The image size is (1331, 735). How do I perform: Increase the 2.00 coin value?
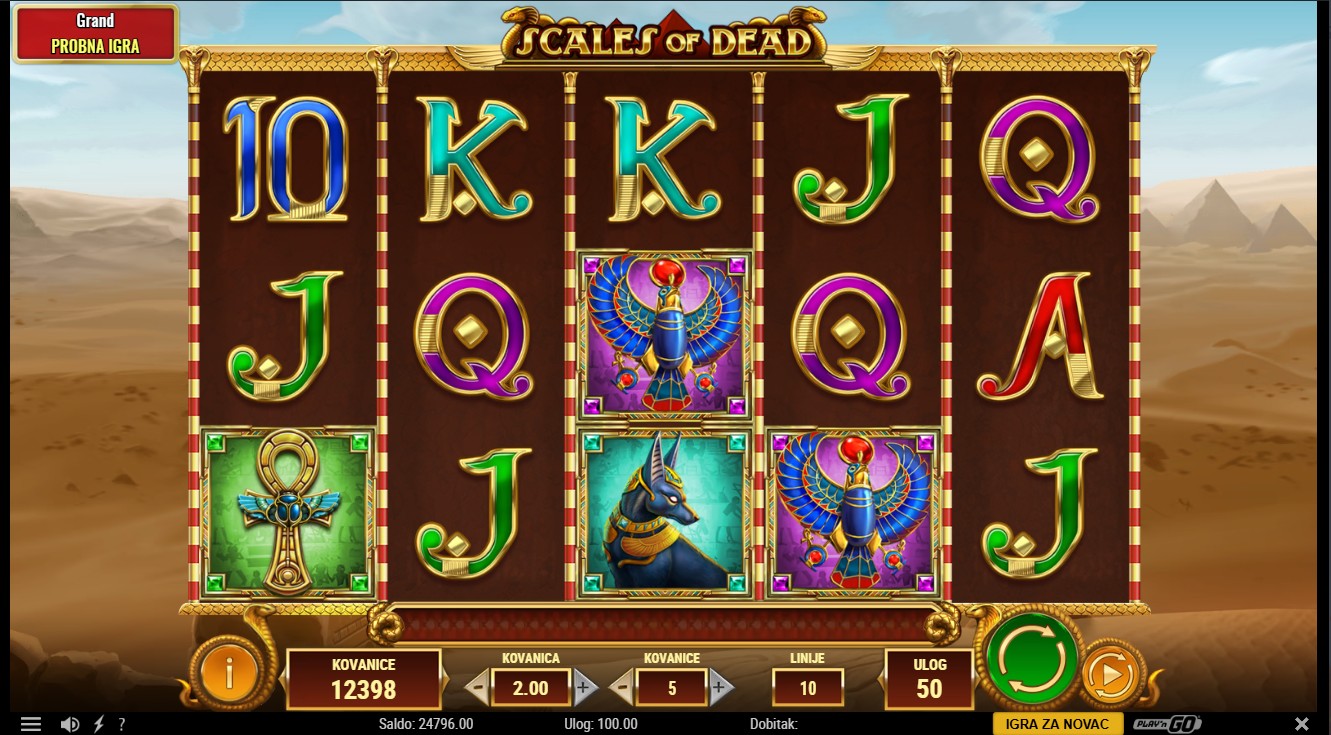[585, 687]
